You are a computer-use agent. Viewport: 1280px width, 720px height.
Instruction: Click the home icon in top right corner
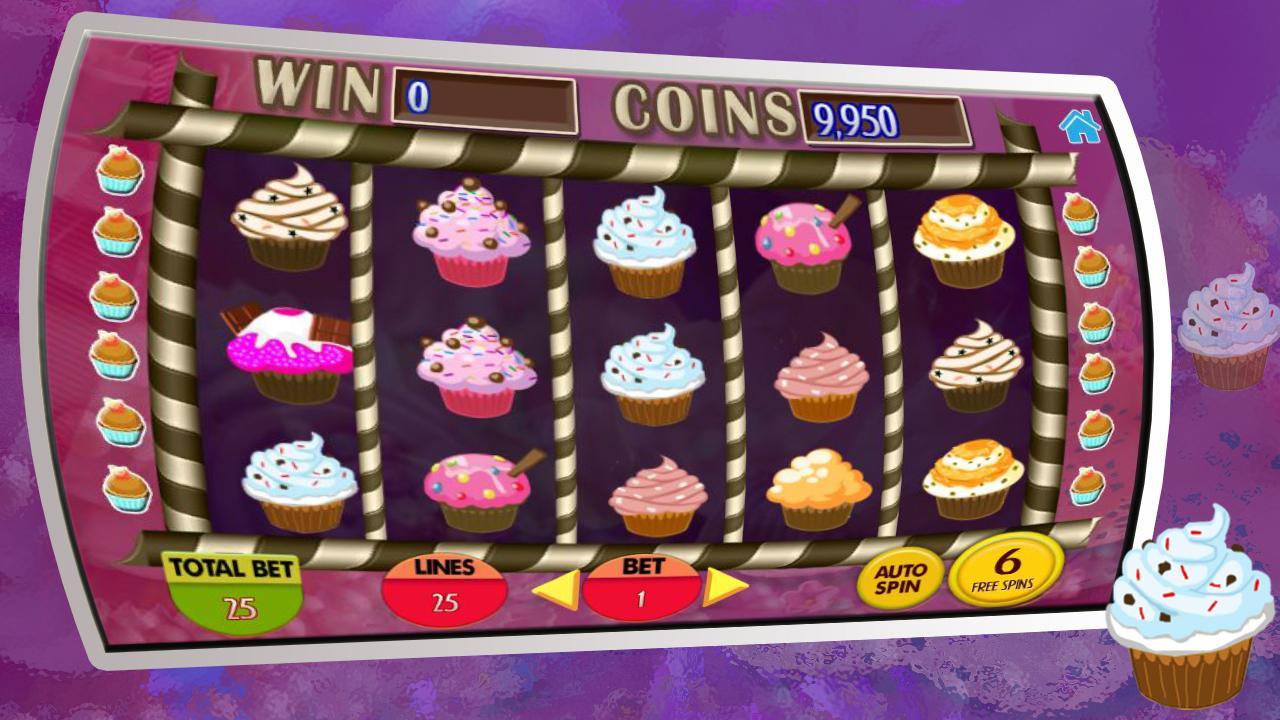(x=1082, y=127)
